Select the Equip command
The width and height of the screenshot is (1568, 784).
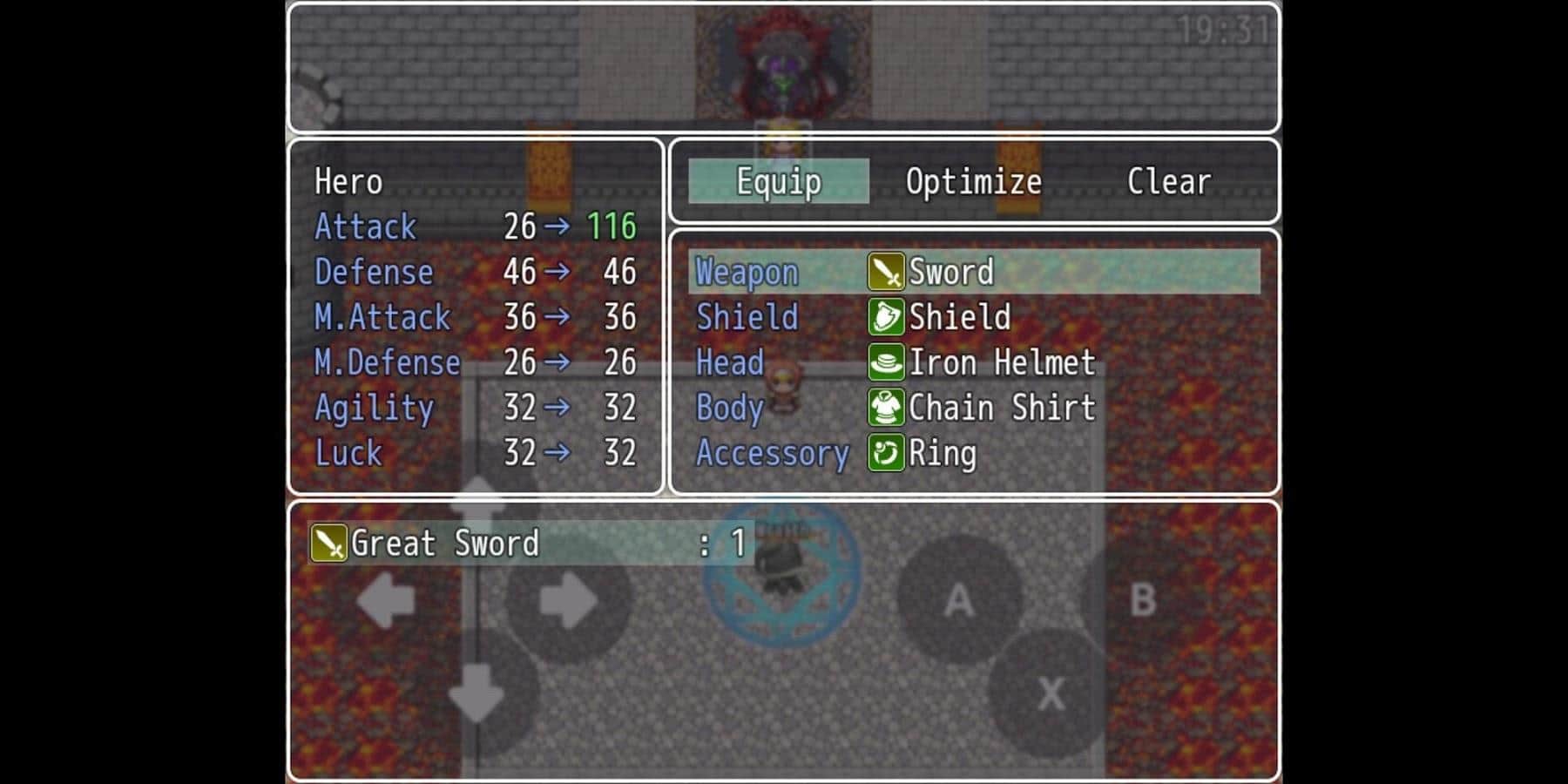[779, 181]
